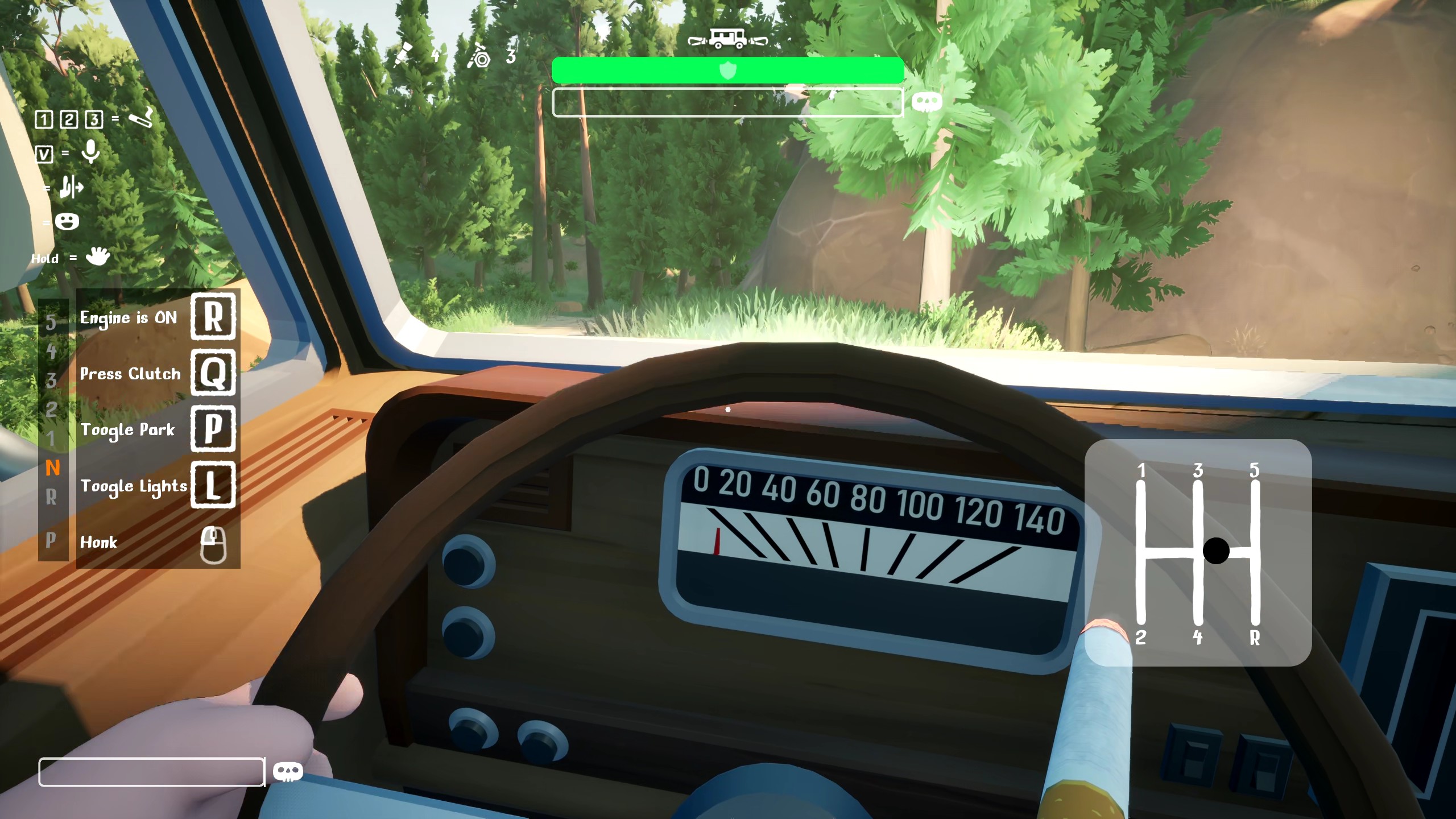Select 1st gear on the shifter diagram

pyautogui.click(x=1141, y=471)
